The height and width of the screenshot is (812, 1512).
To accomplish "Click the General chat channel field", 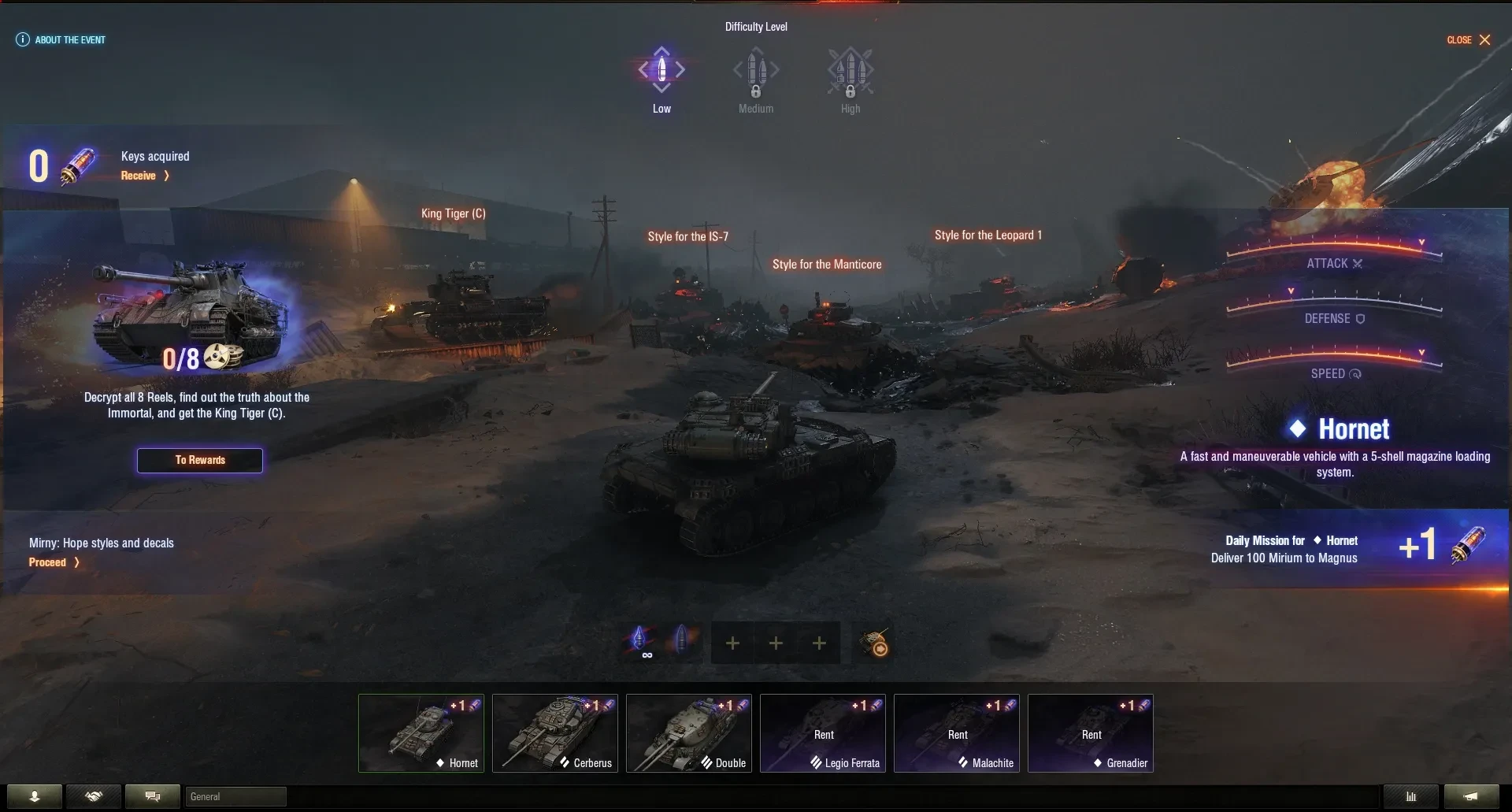I will (235, 797).
